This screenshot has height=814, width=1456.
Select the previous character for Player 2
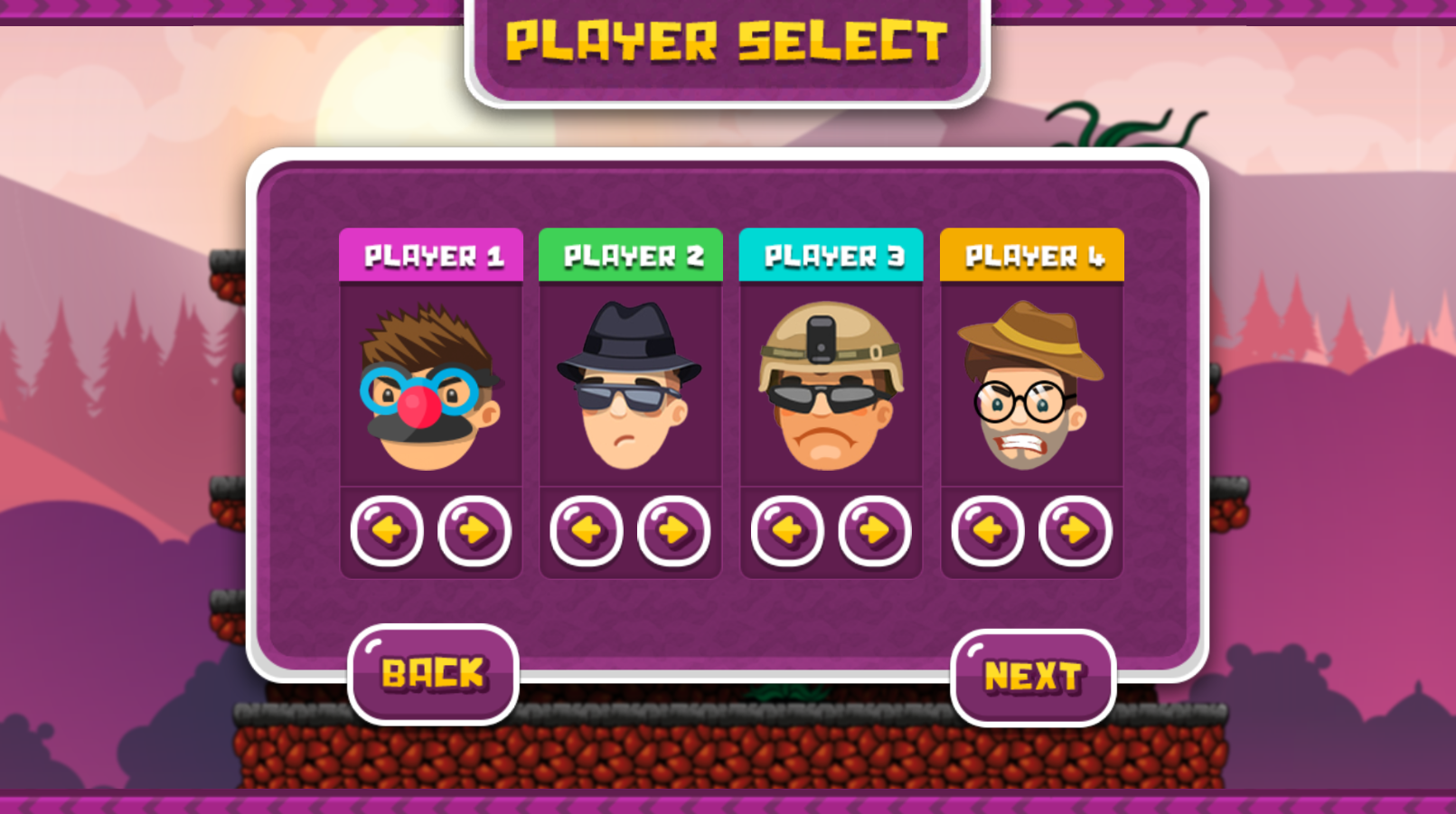tap(586, 531)
